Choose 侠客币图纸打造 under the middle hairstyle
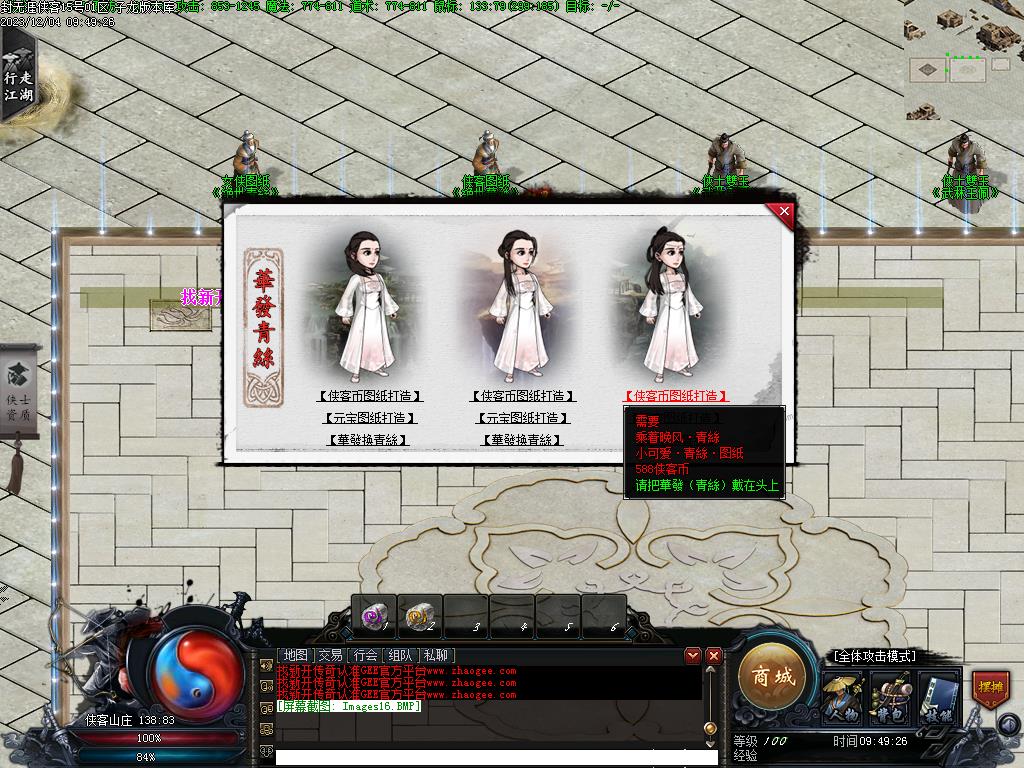1024x768 pixels. (523, 396)
